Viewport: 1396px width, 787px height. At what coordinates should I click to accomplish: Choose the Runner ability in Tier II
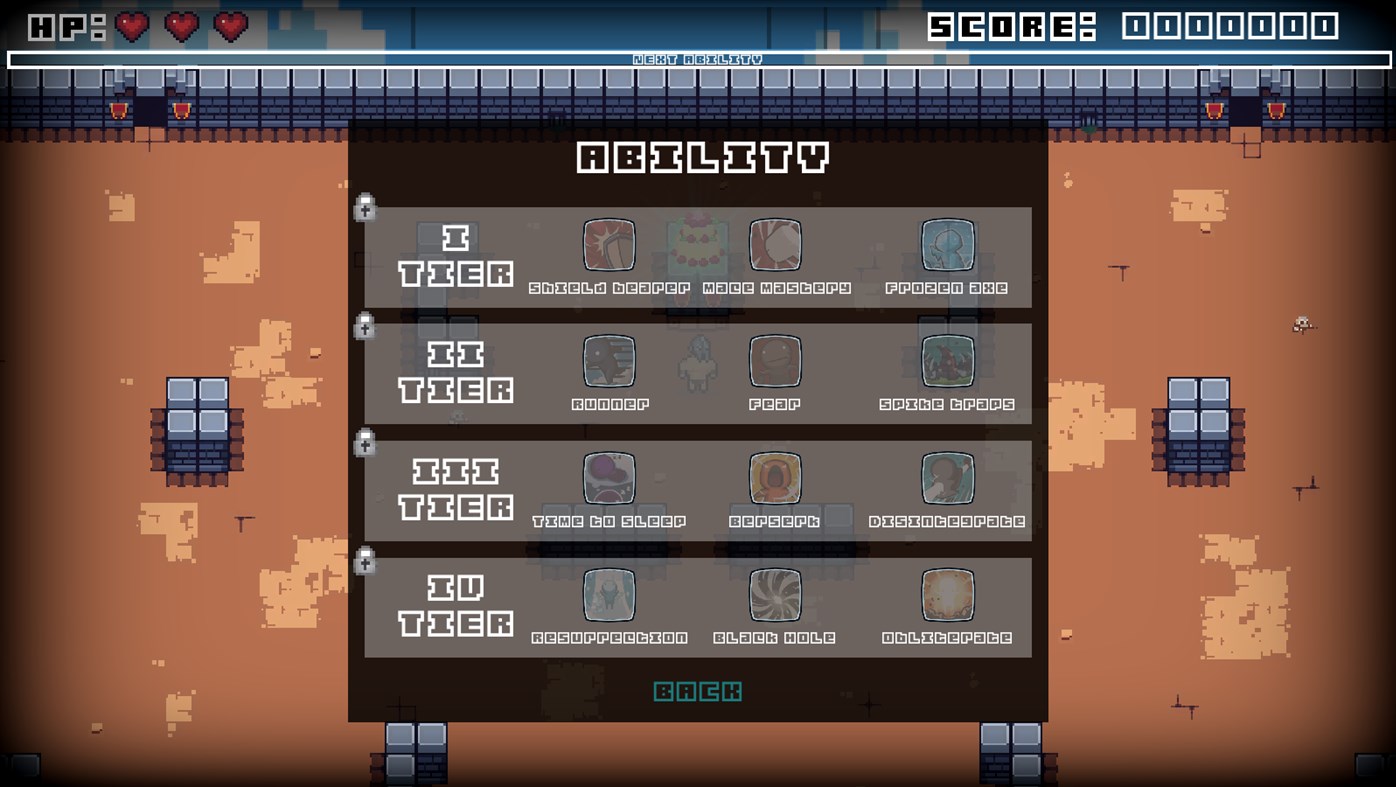(609, 361)
